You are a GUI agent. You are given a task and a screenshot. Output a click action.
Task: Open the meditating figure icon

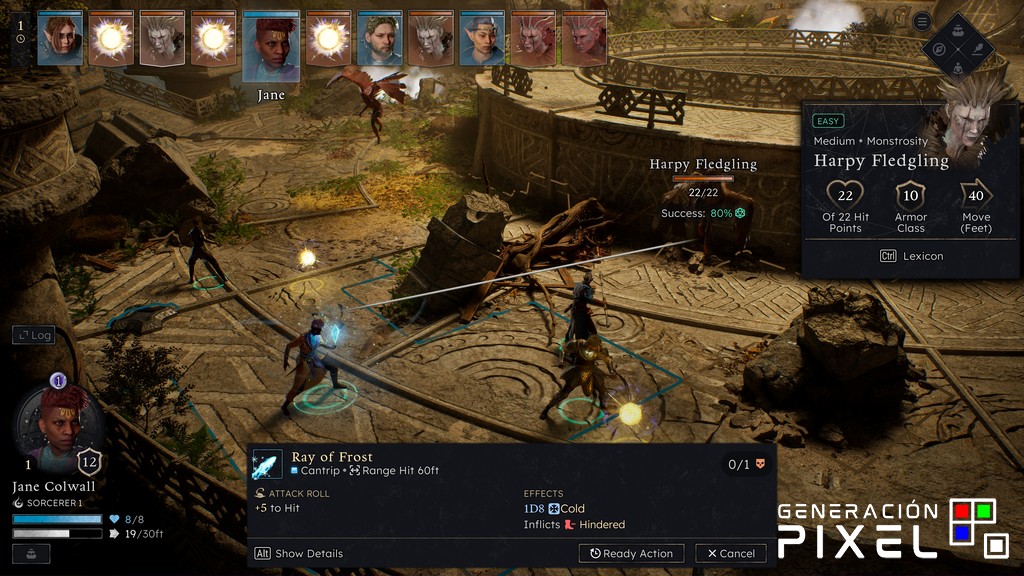[x=958, y=67]
